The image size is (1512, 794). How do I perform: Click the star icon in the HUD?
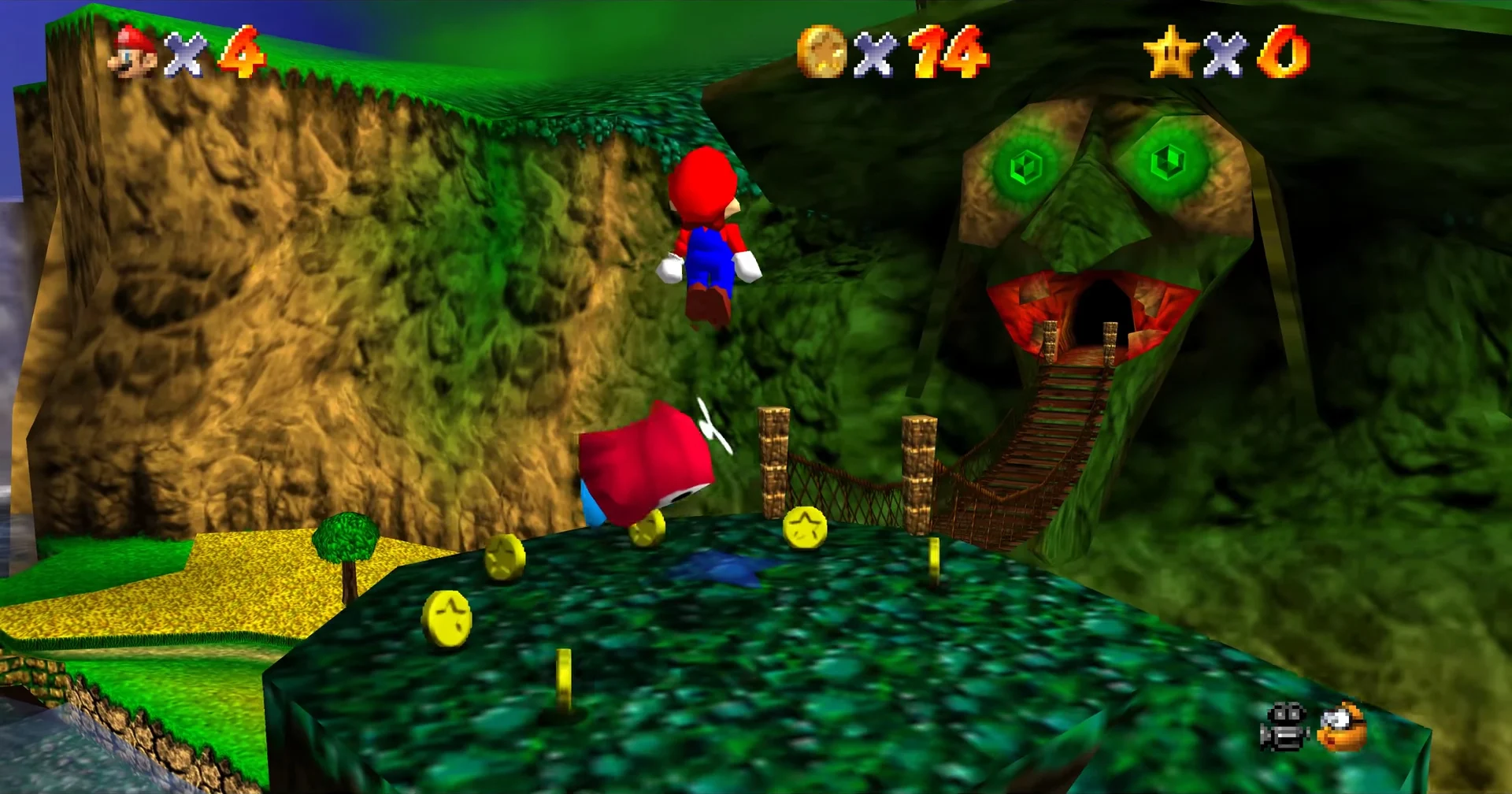(x=1173, y=49)
